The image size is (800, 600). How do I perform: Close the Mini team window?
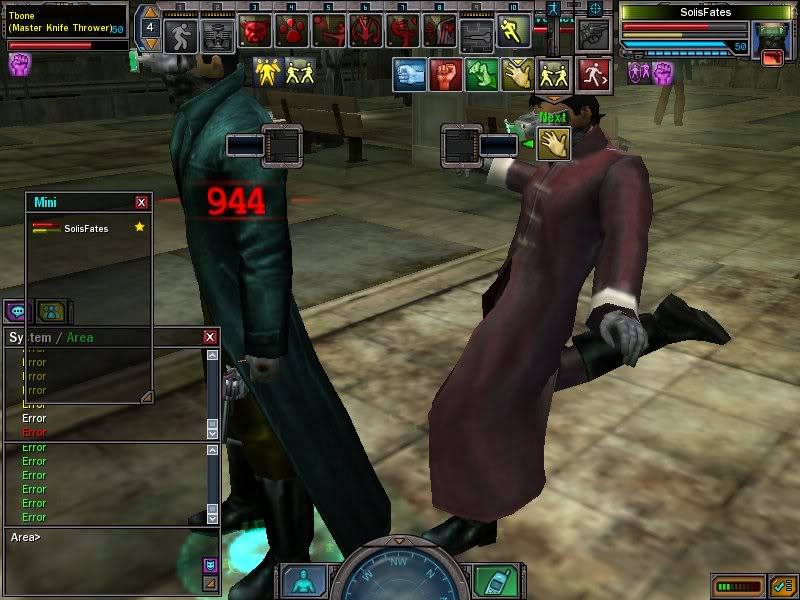142,202
